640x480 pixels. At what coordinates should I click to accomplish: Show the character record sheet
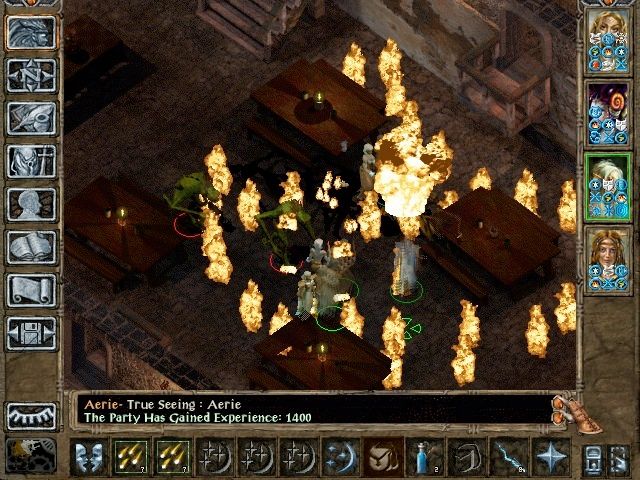click(31, 204)
